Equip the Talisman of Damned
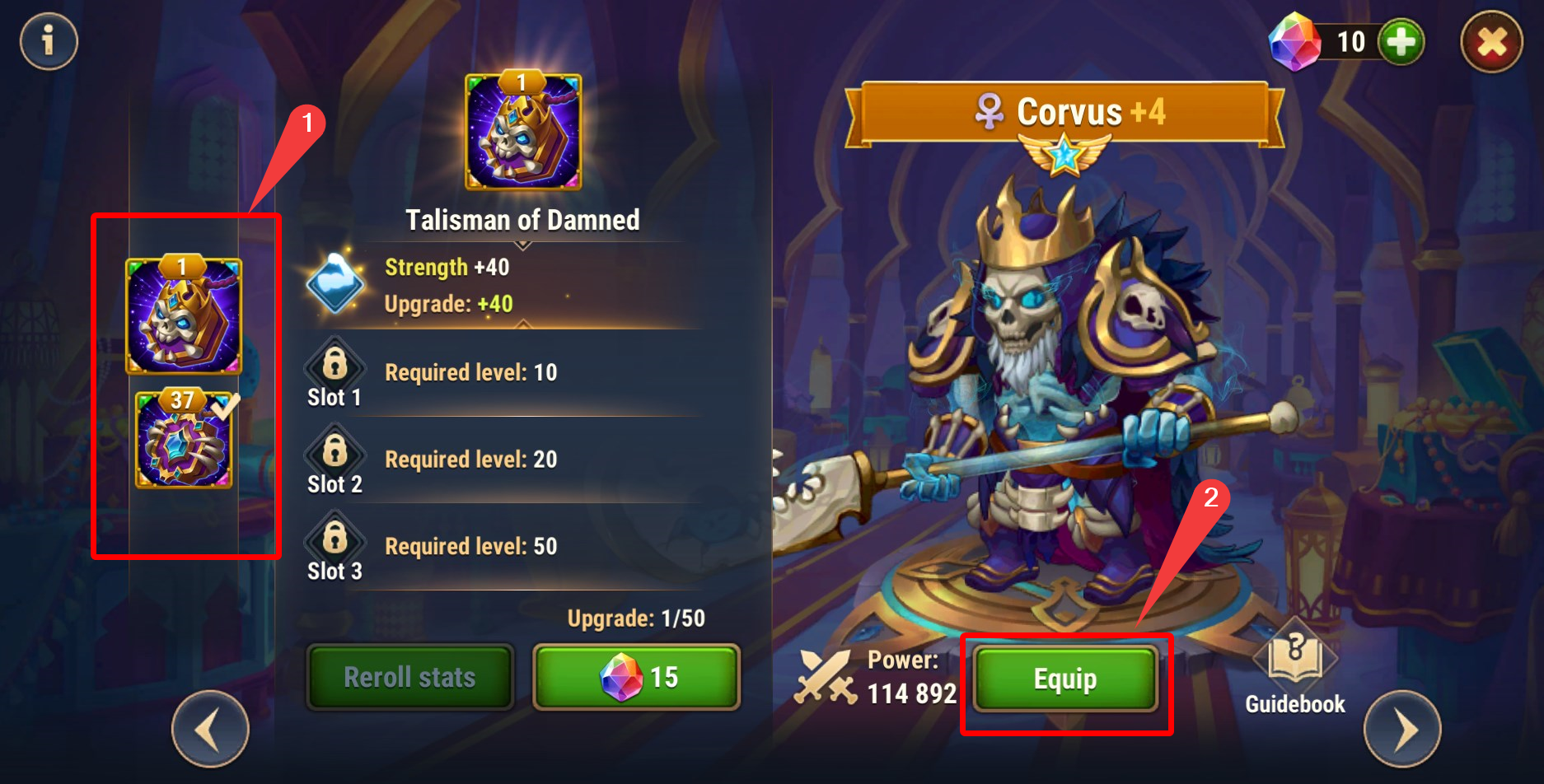The image size is (1544, 784). coord(1065,679)
